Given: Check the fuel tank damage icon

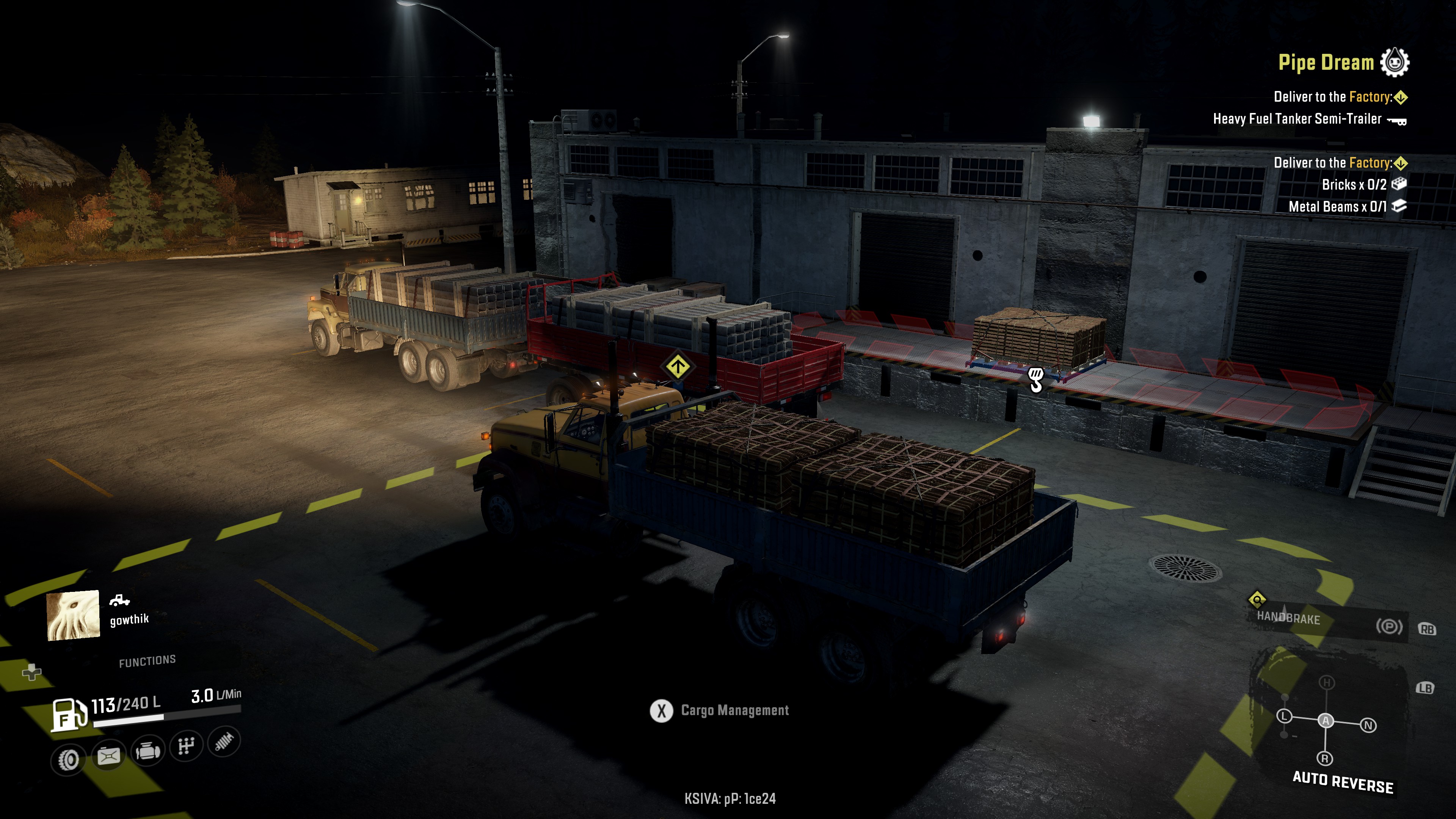Looking at the screenshot, I should (x=108, y=756).
